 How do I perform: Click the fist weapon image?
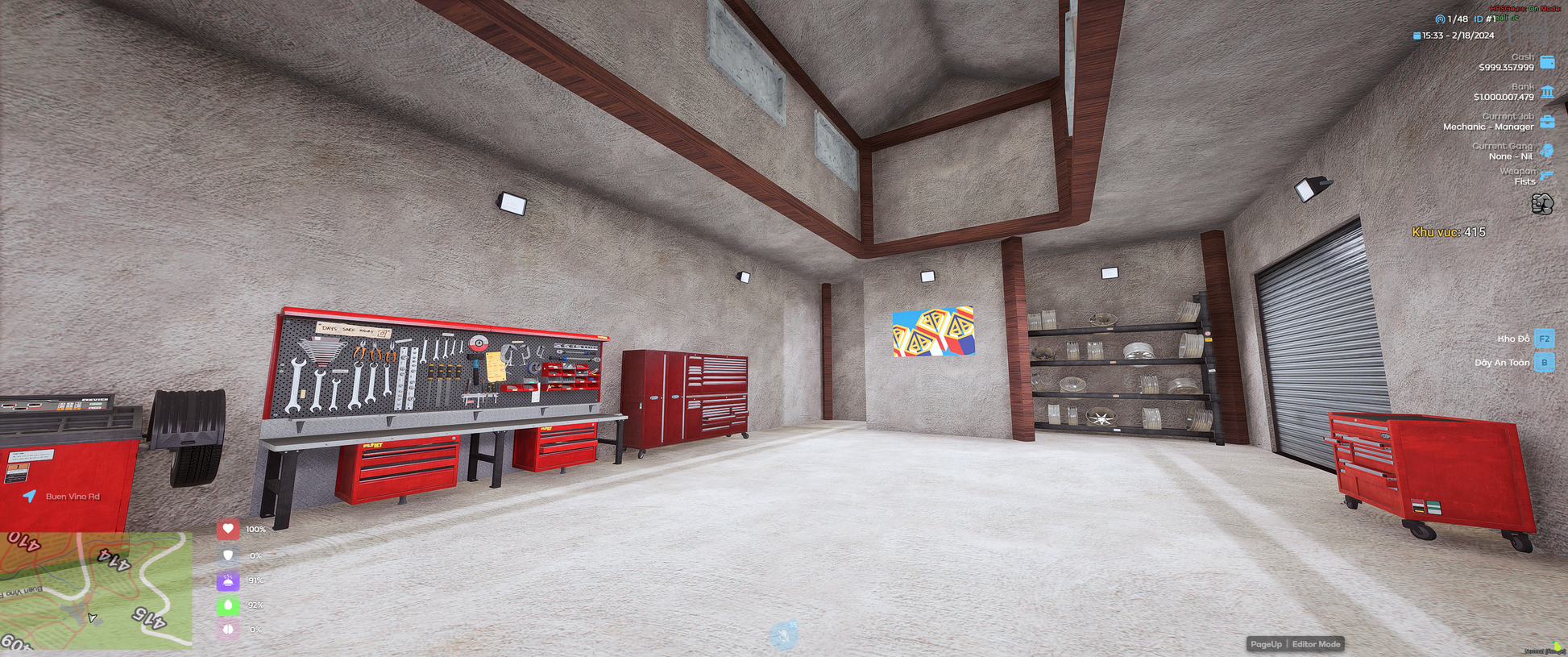tap(1542, 204)
